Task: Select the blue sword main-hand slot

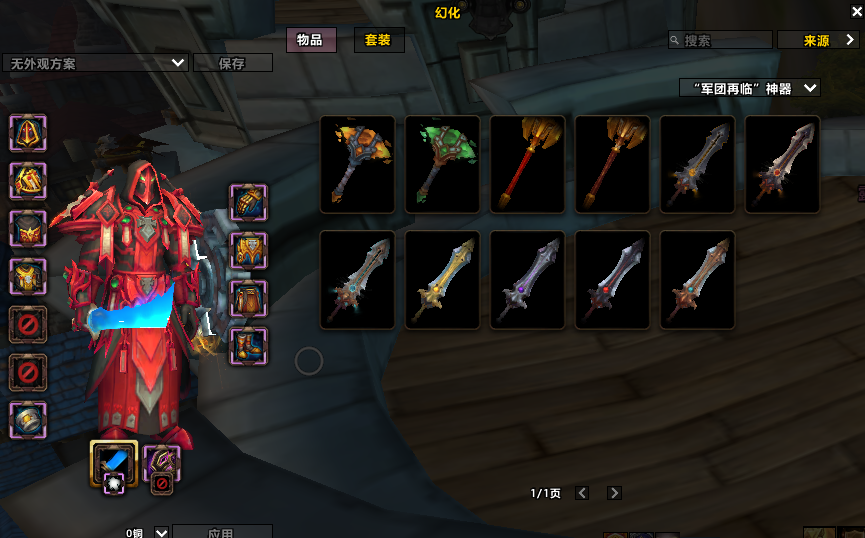Action: click(x=113, y=462)
